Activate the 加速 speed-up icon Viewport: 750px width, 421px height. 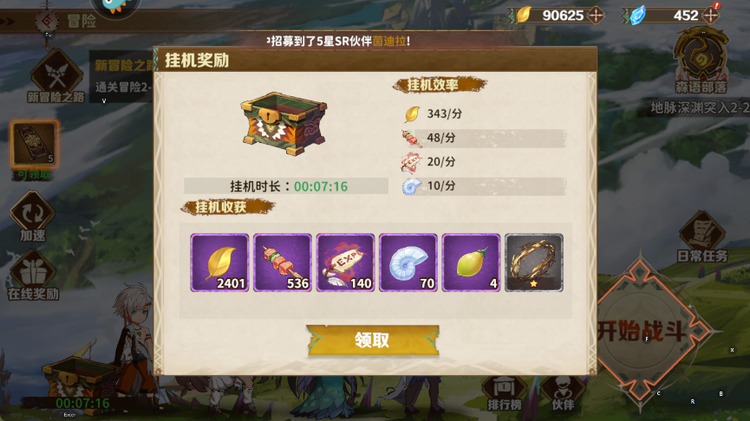32,215
